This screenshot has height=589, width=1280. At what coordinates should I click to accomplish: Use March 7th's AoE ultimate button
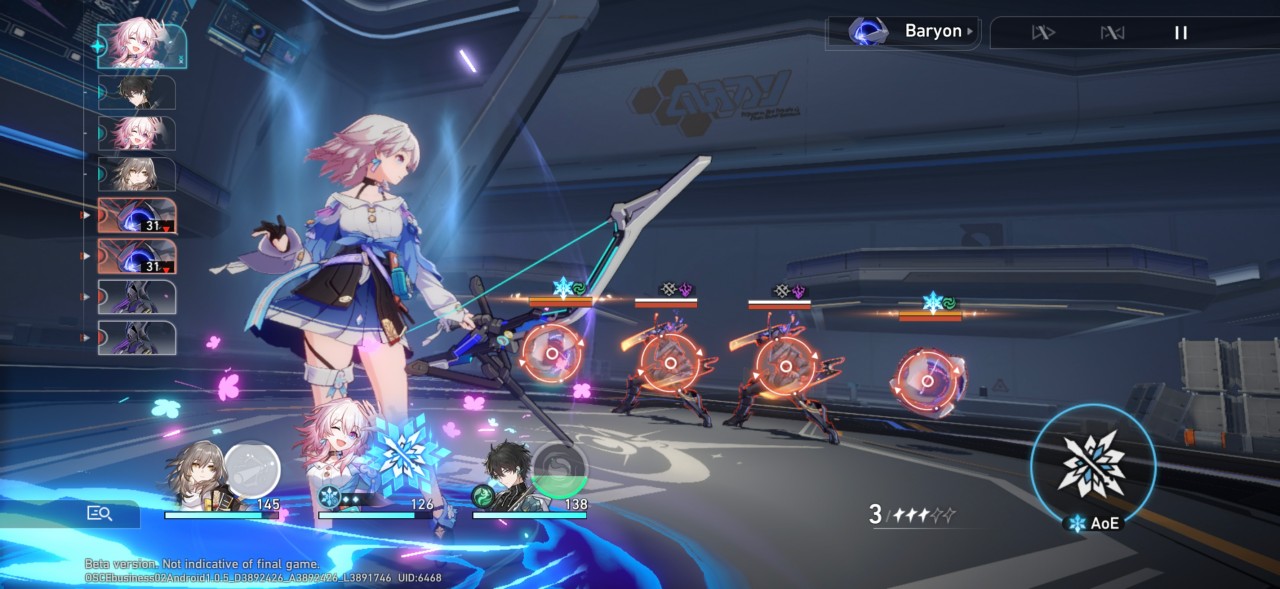(1093, 465)
